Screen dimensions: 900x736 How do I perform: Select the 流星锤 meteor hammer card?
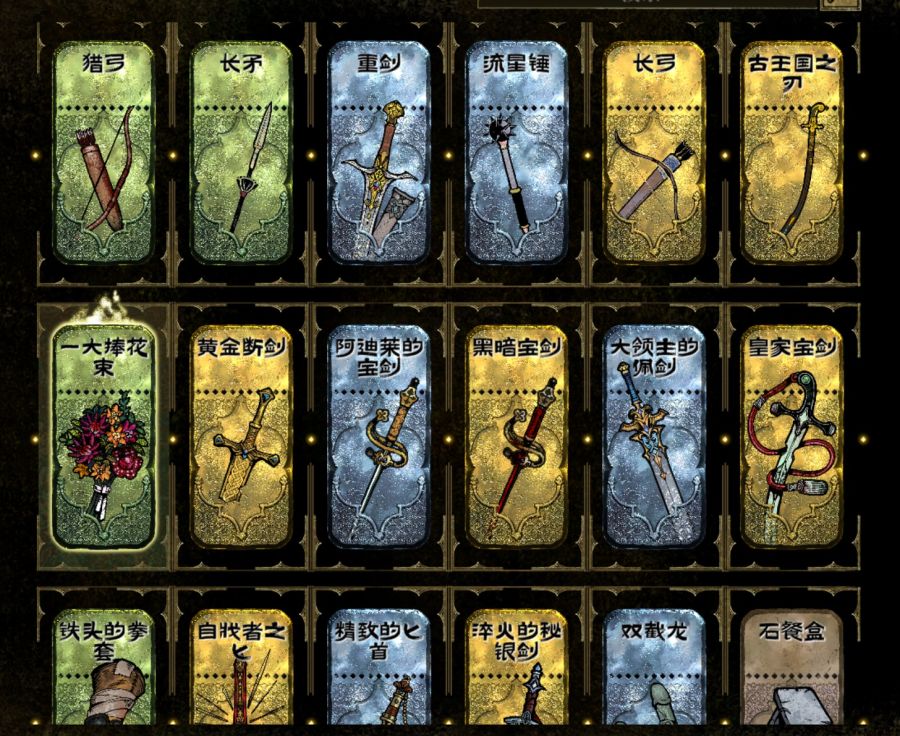click(x=517, y=152)
